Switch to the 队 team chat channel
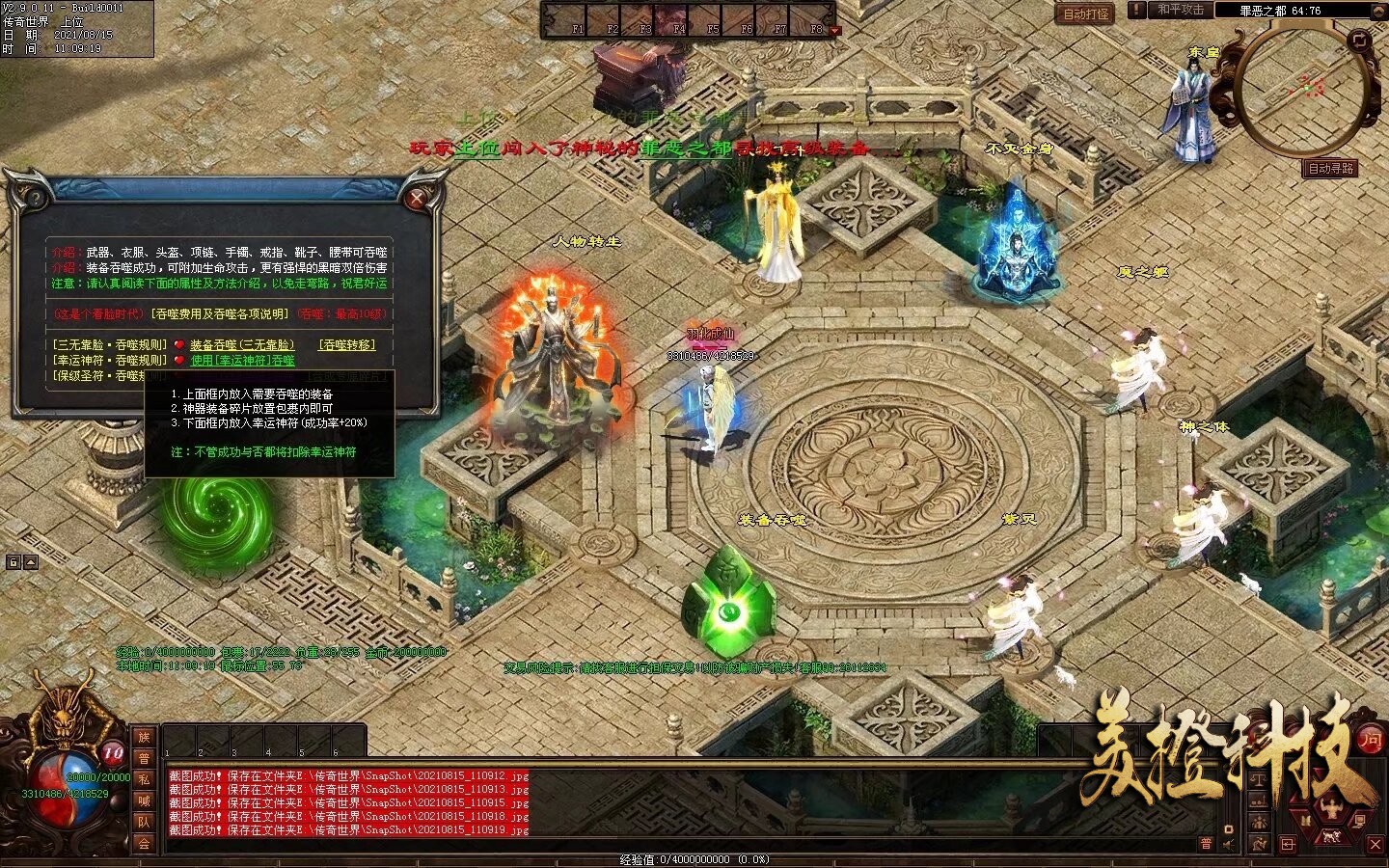 tap(144, 823)
